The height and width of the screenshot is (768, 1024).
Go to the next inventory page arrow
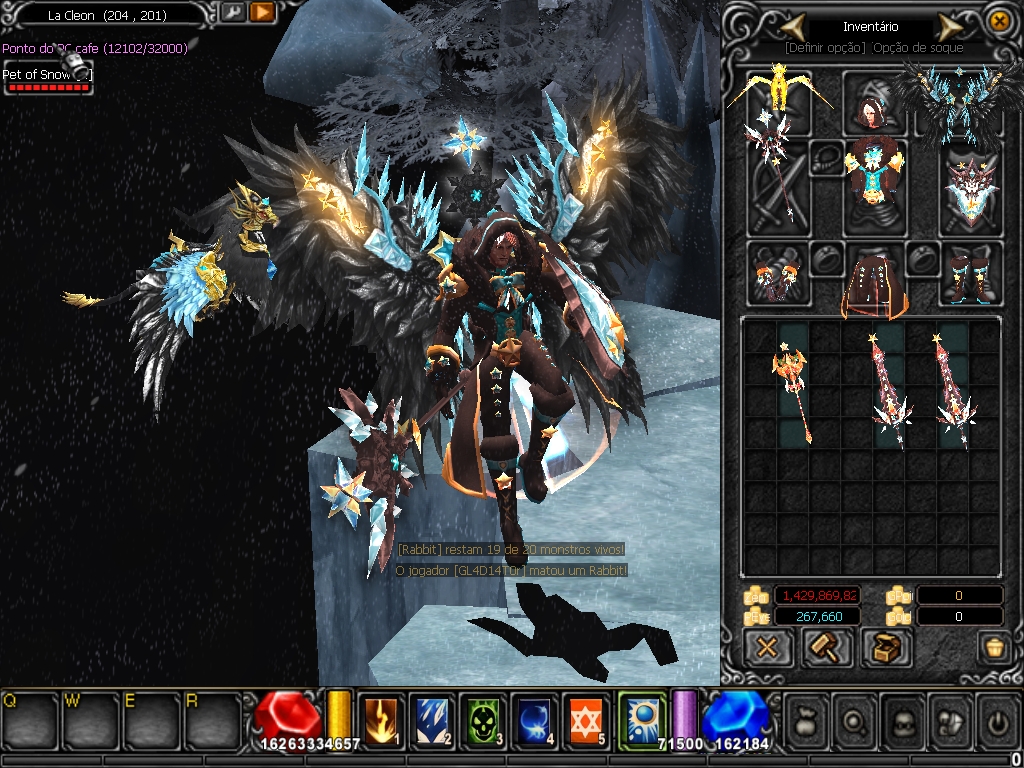pos(949,26)
